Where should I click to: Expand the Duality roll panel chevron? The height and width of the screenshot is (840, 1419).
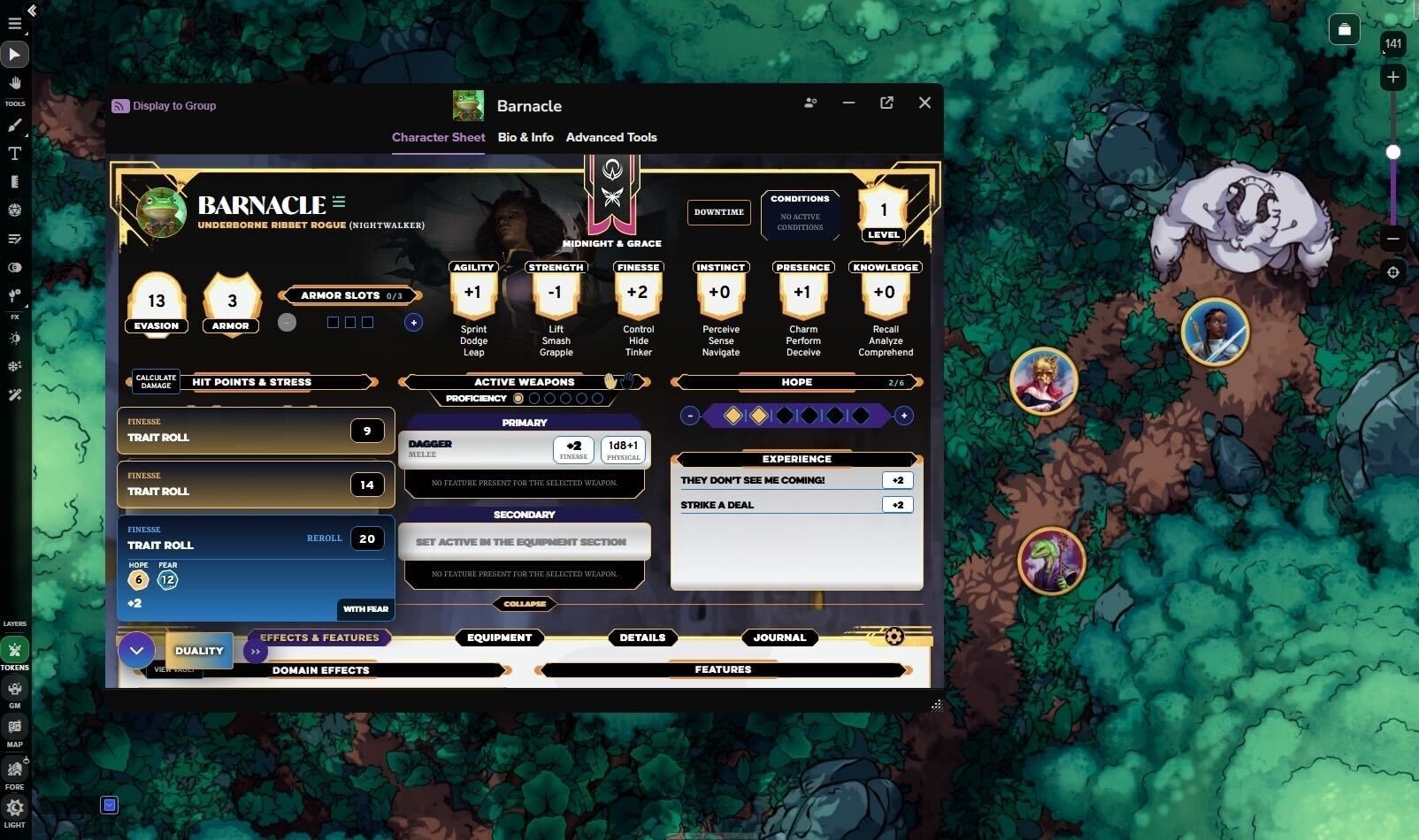pyautogui.click(x=136, y=650)
